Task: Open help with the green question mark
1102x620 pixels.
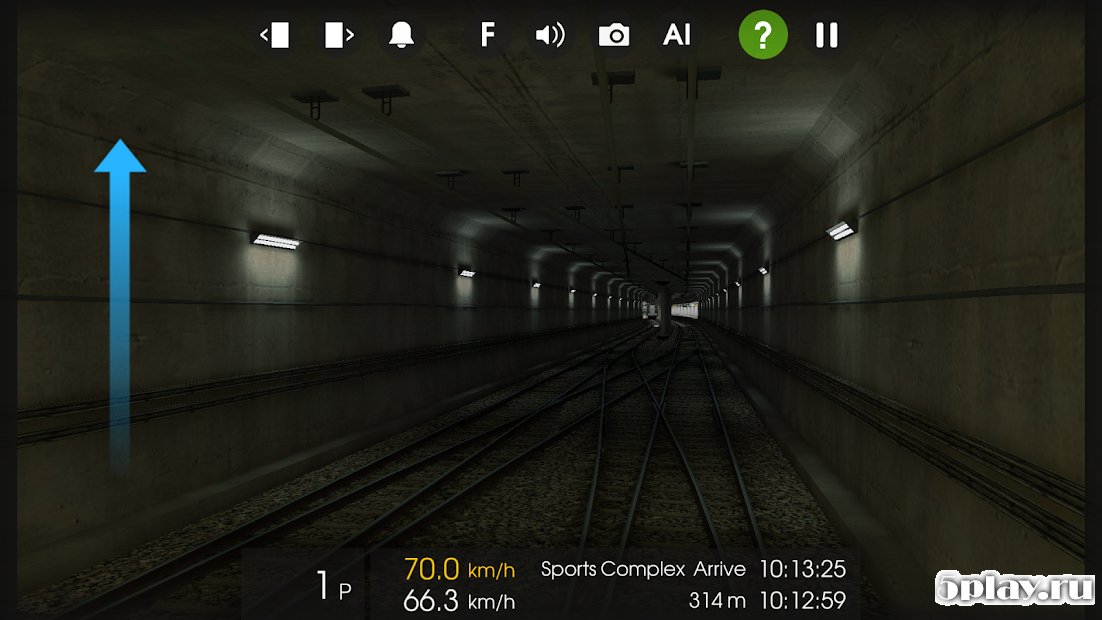Action: tap(763, 36)
